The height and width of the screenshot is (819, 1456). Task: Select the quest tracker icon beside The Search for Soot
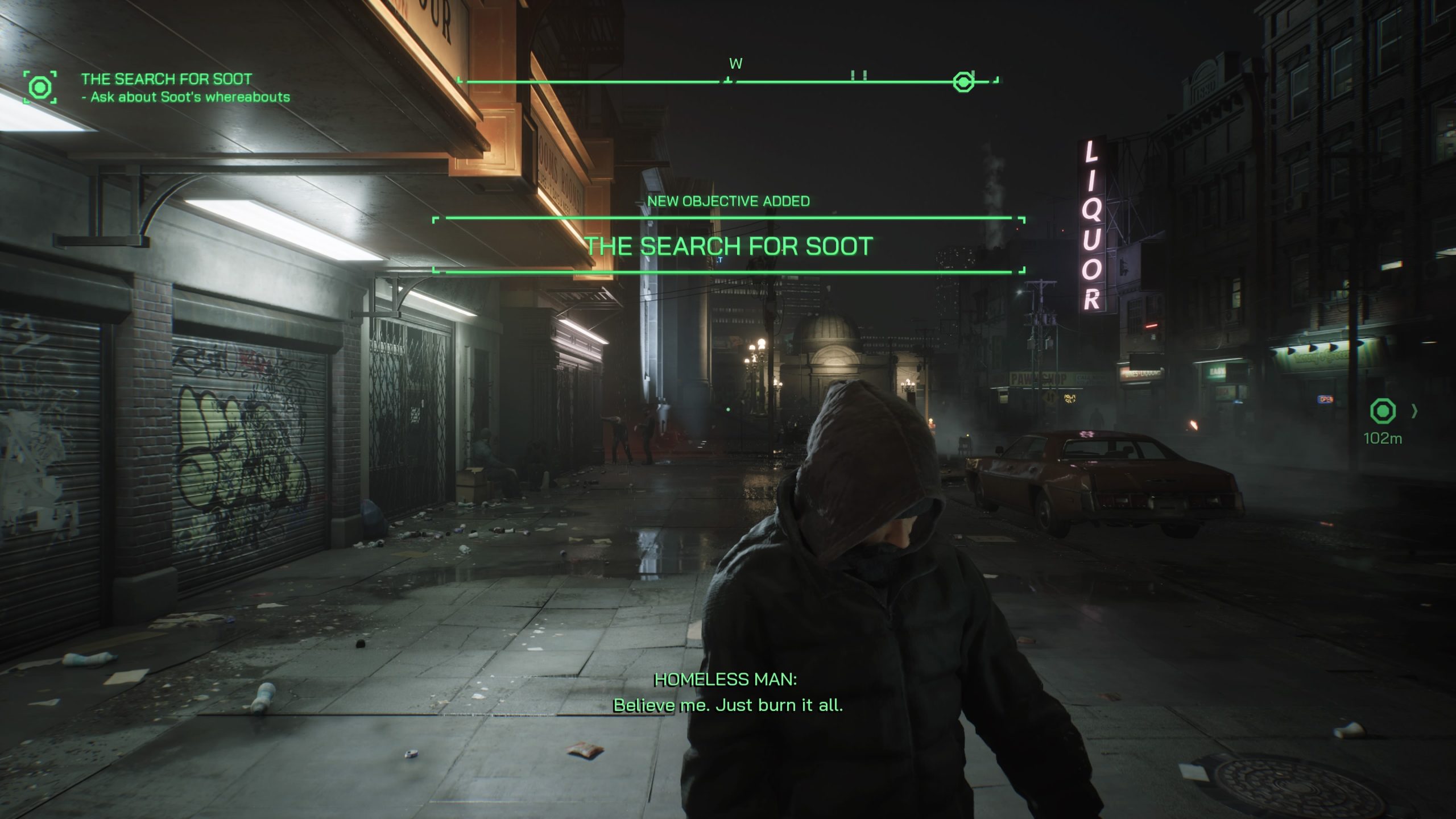click(40, 88)
